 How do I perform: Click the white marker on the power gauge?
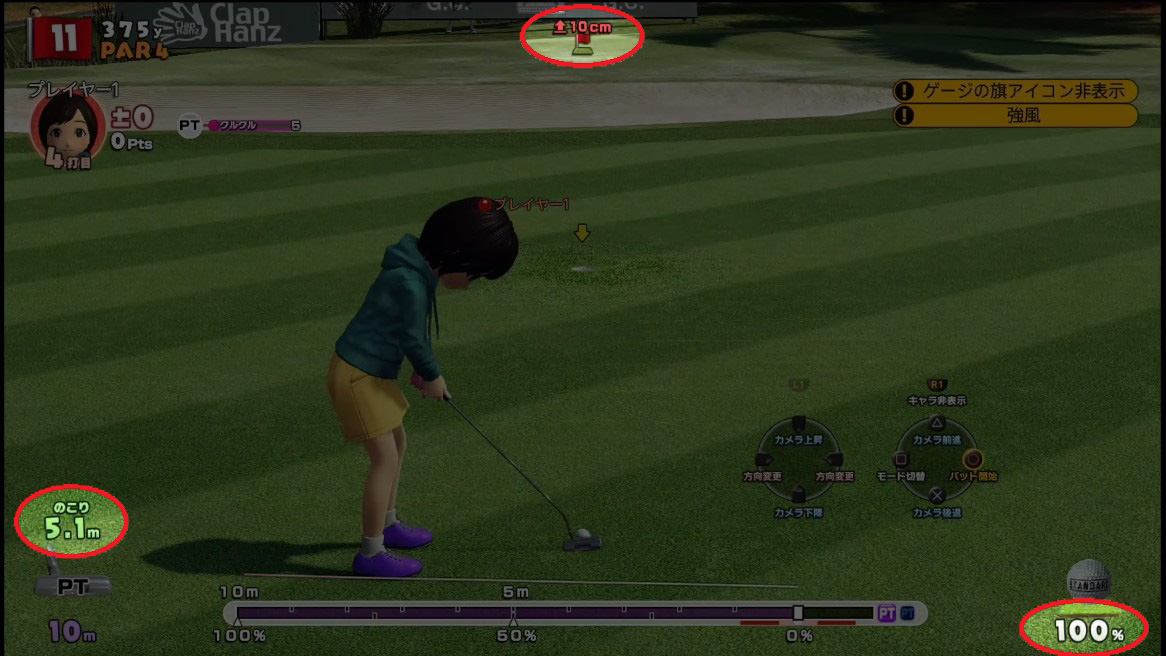[797, 612]
